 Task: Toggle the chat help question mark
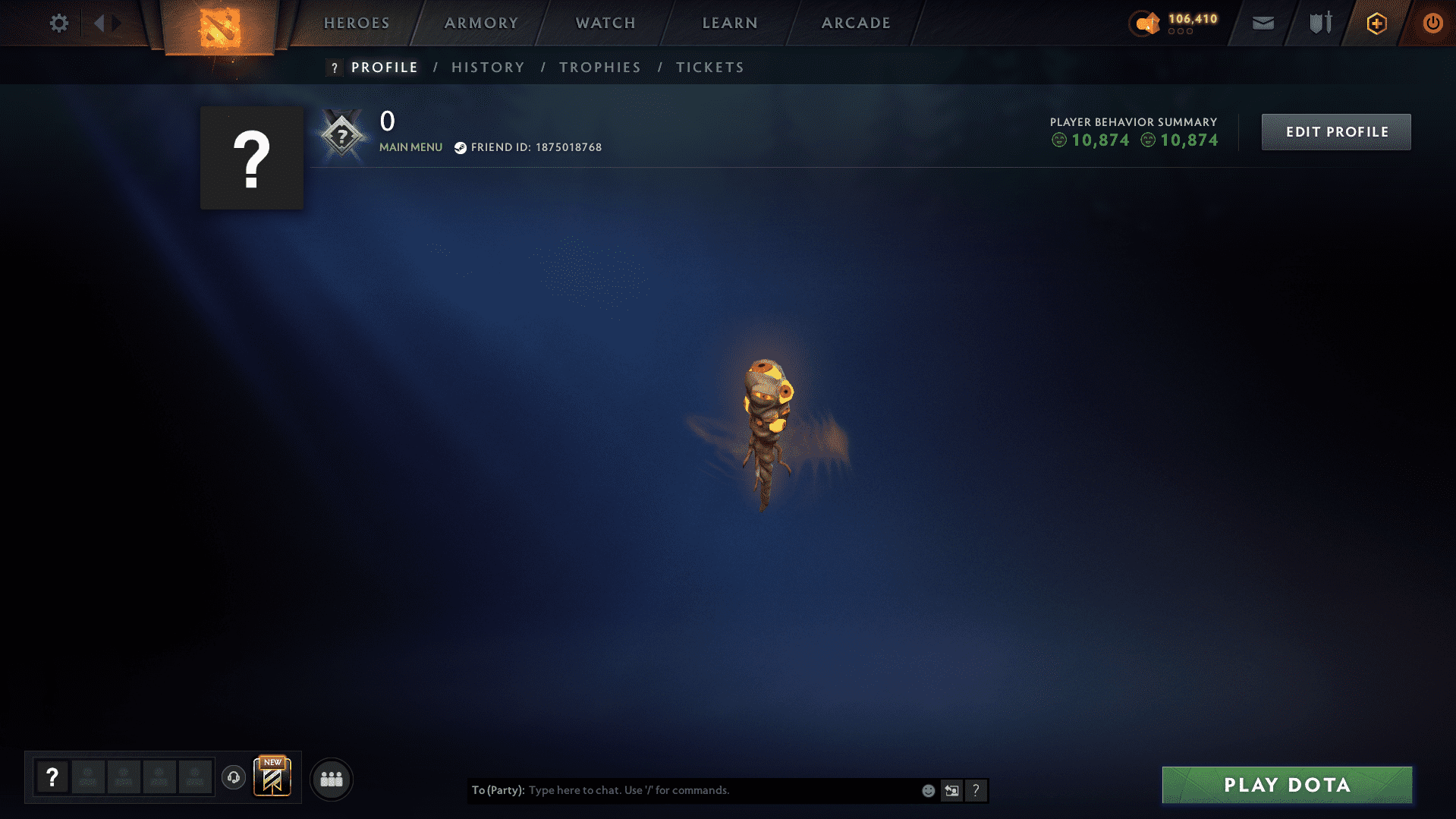pyautogui.click(x=976, y=790)
